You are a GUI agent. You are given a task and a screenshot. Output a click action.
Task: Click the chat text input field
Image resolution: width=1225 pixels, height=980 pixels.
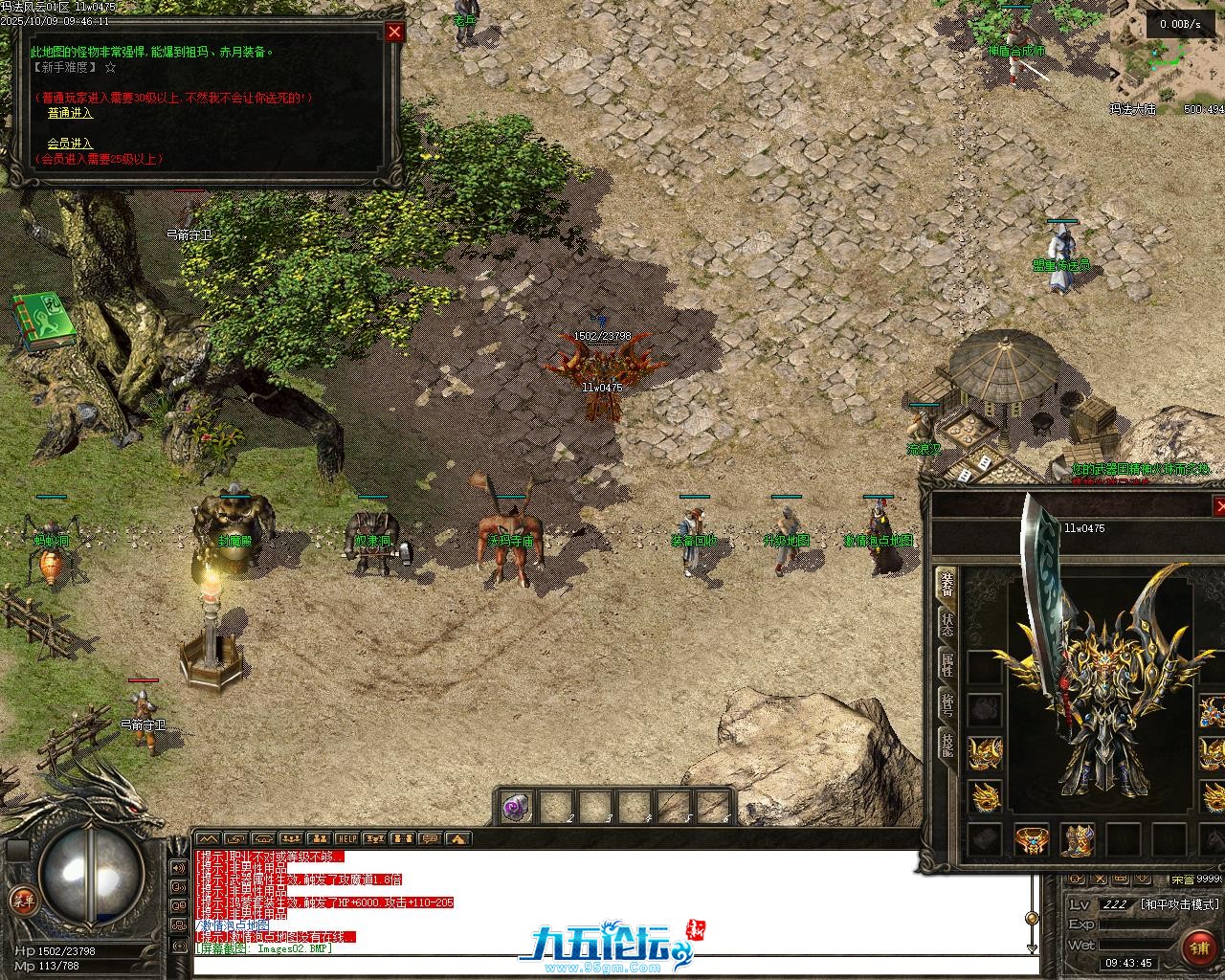click(612, 964)
